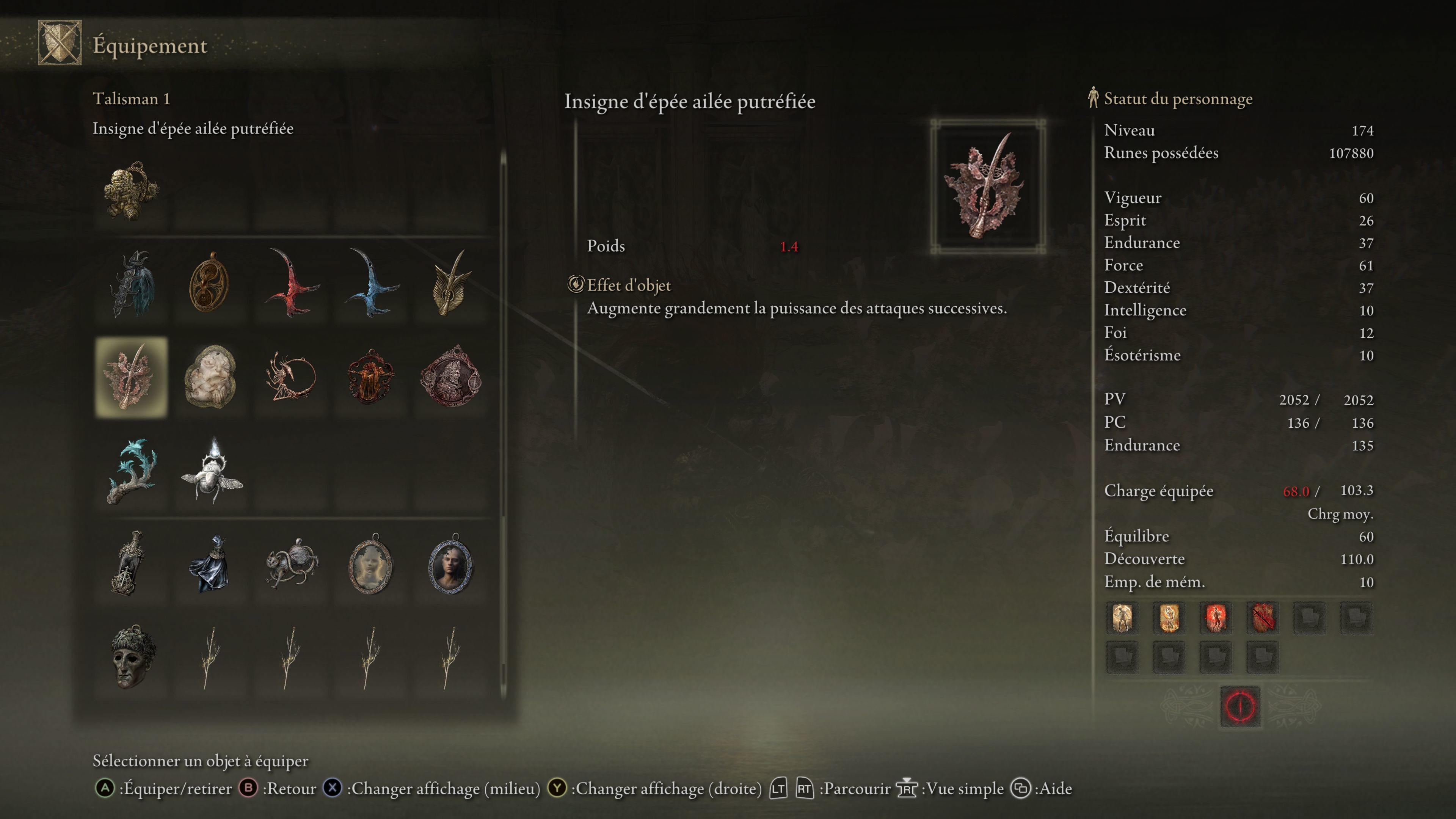Select the Rotten Winged Sword Insignia talisman
1456x819 pixels.
pos(131,377)
